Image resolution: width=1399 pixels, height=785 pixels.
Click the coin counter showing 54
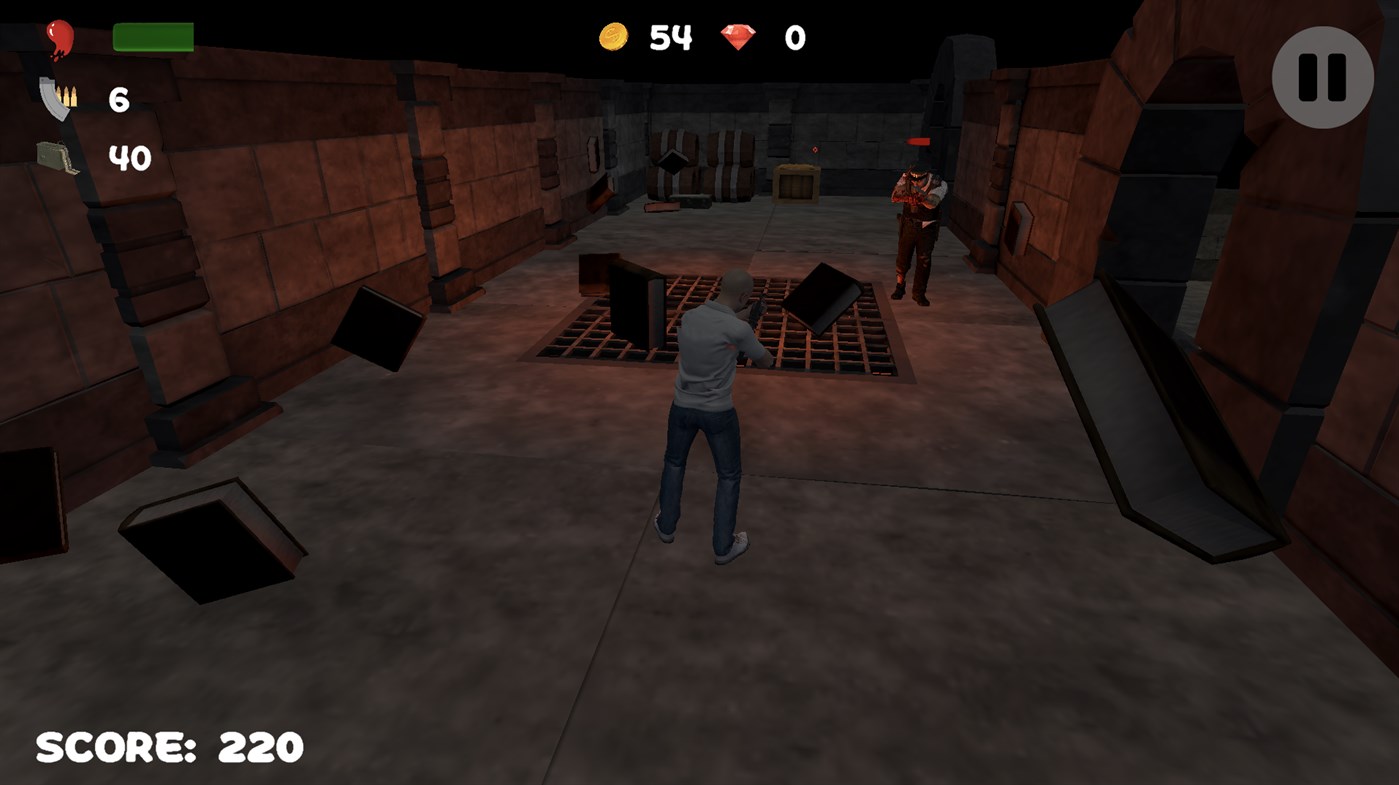672,37
